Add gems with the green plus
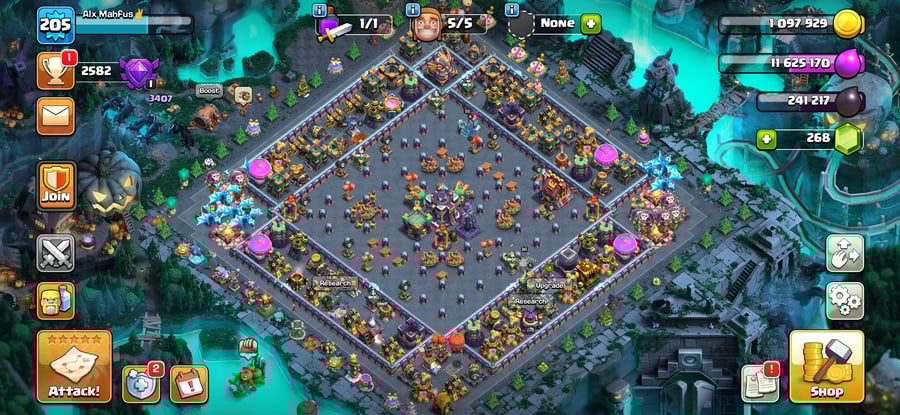Screen dimensions: 900x415 768,137
